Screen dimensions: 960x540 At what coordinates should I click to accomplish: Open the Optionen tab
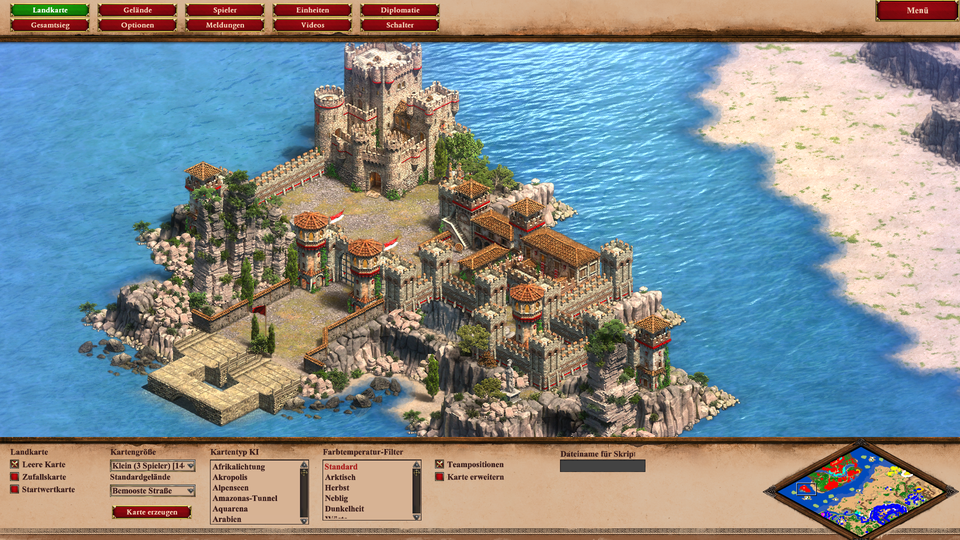click(137, 24)
